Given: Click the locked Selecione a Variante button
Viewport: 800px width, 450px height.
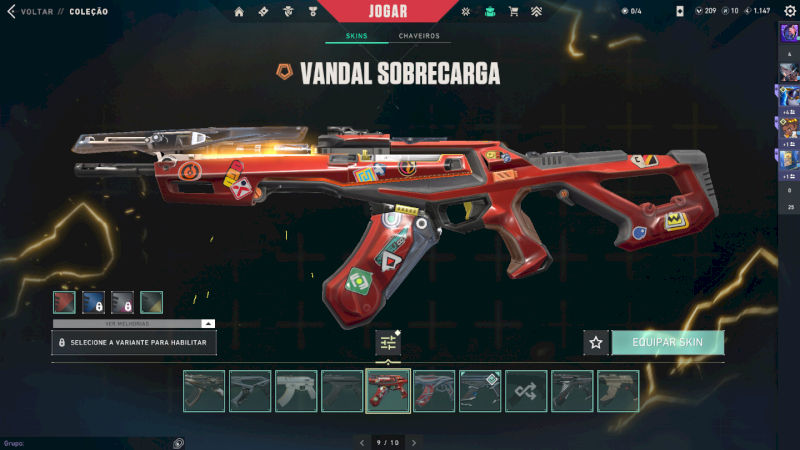Looking at the screenshot, I should click(x=134, y=342).
